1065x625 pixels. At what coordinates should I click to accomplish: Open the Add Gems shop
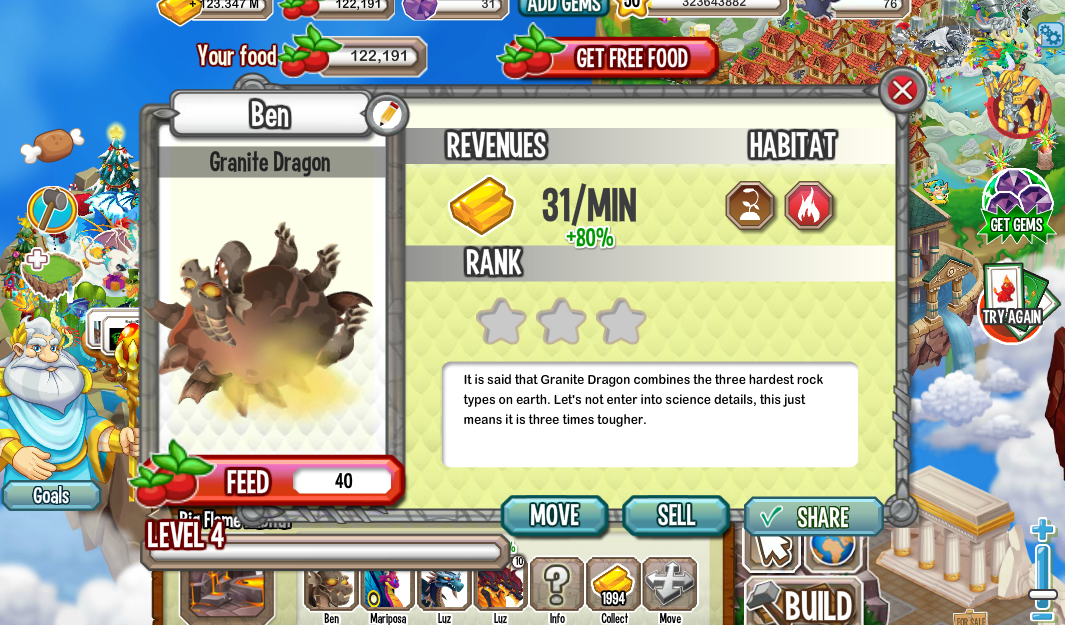[x=563, y=6]
